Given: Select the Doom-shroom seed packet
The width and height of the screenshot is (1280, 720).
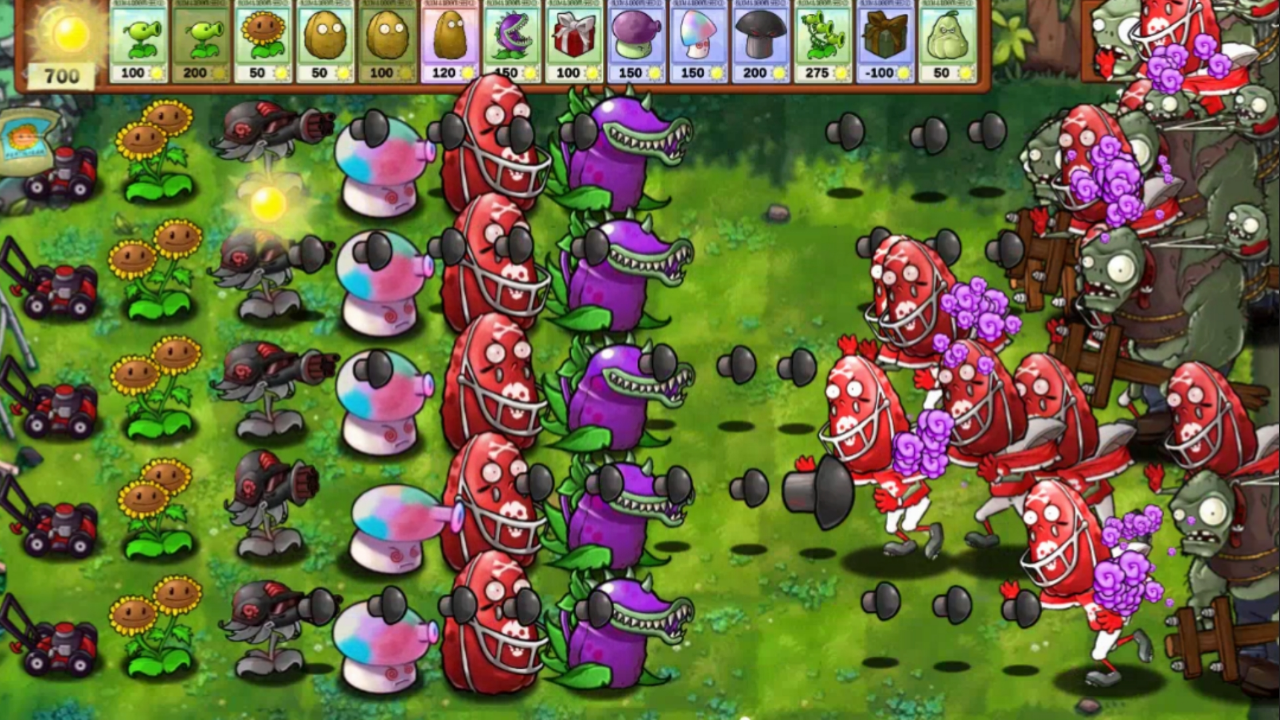Looking at the screenshot, I should click(x=760, y=40).
